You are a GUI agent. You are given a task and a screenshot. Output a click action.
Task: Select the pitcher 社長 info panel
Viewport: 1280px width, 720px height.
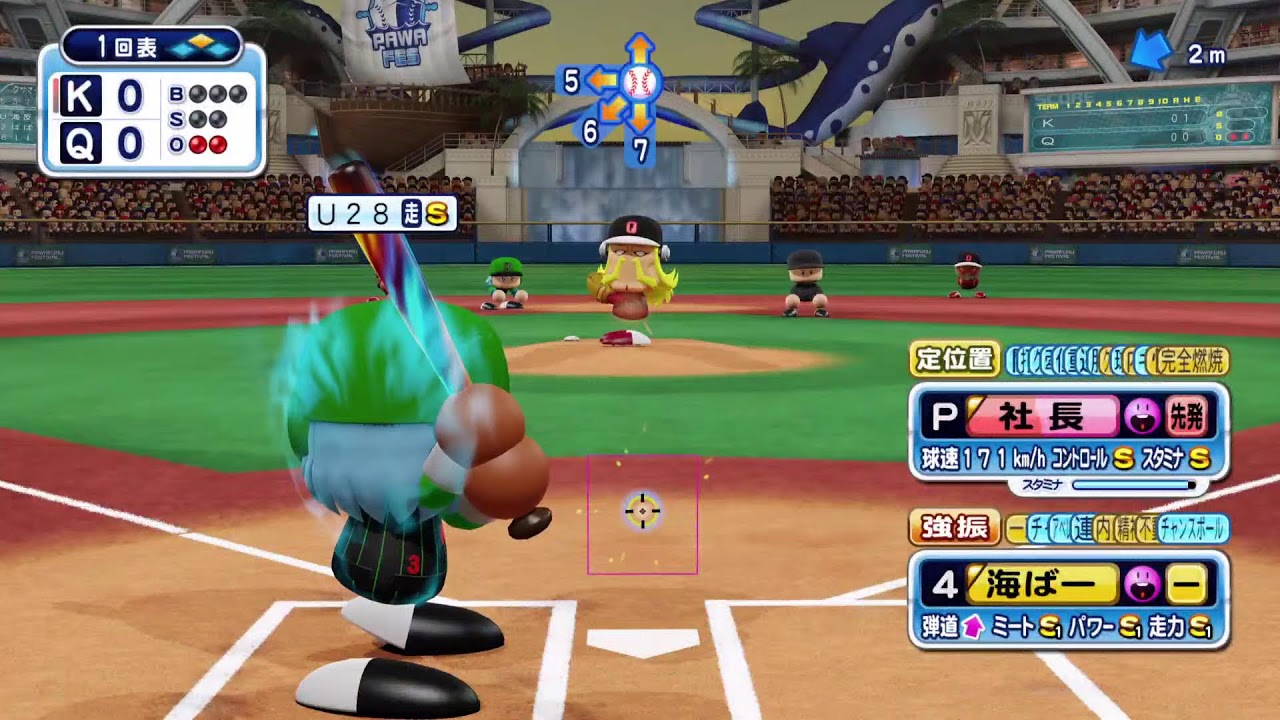[x=1068, y=432]
